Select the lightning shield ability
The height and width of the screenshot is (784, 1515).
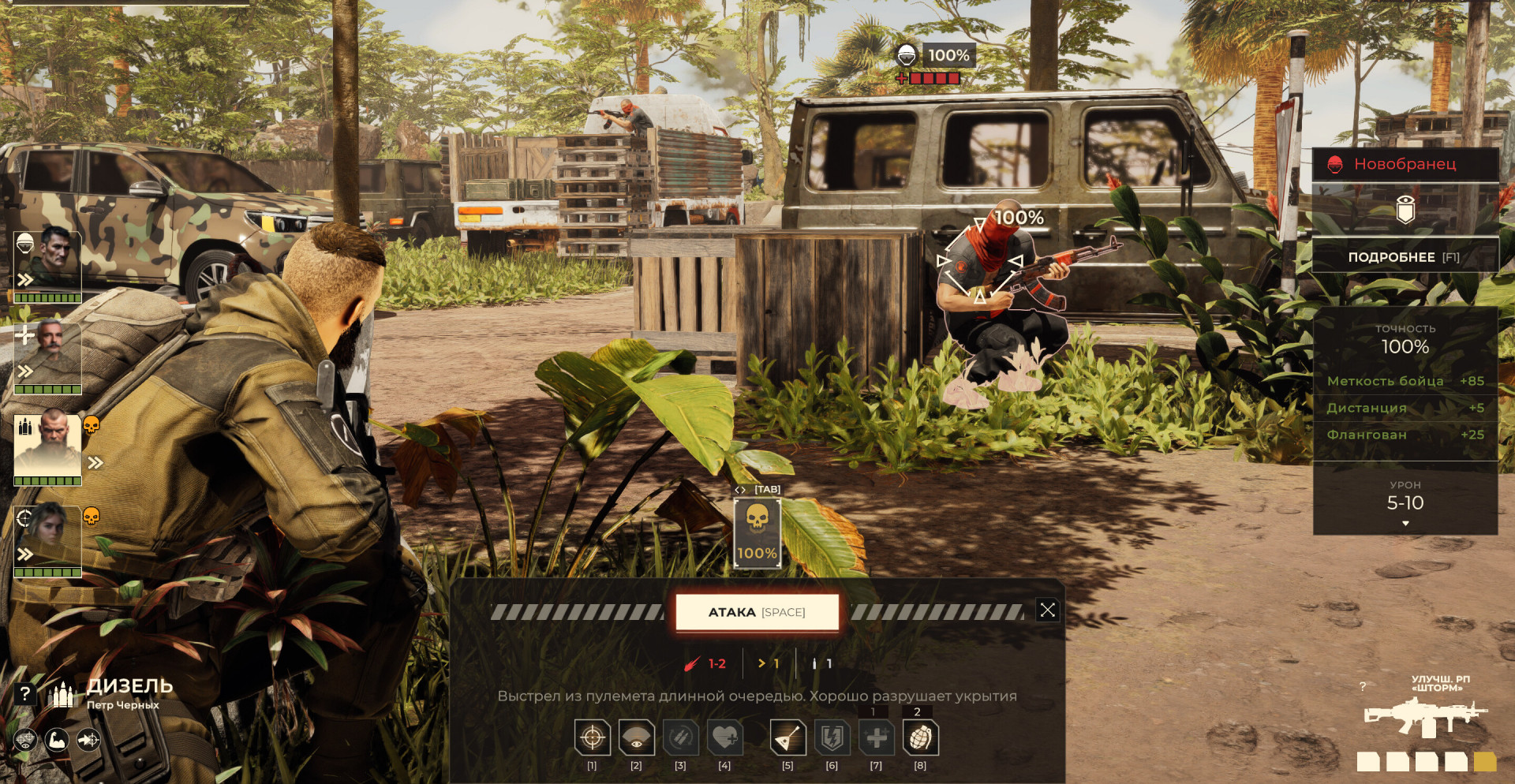click(x=832, y=738)
